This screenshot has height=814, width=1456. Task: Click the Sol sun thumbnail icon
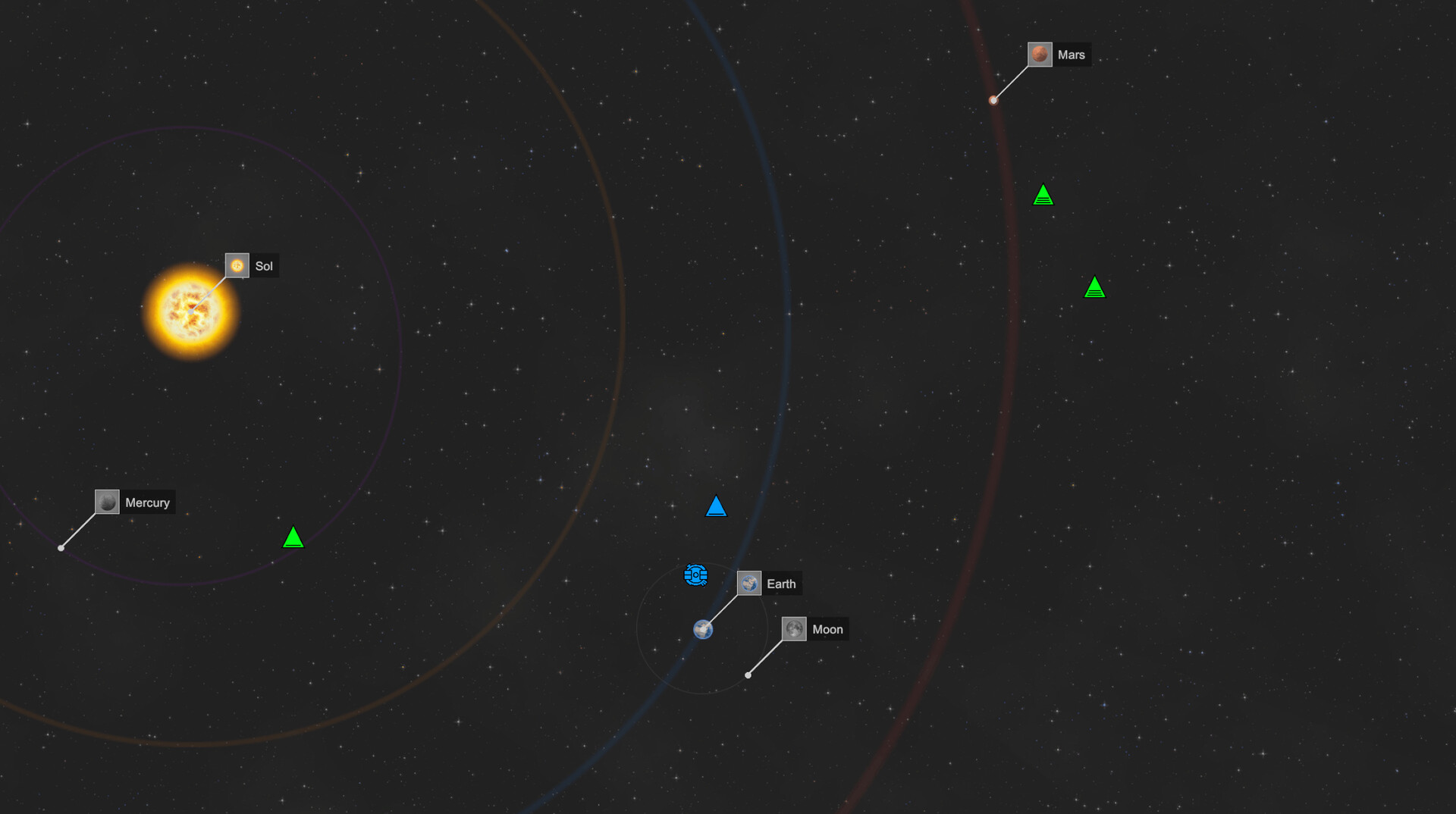point(237,265)
